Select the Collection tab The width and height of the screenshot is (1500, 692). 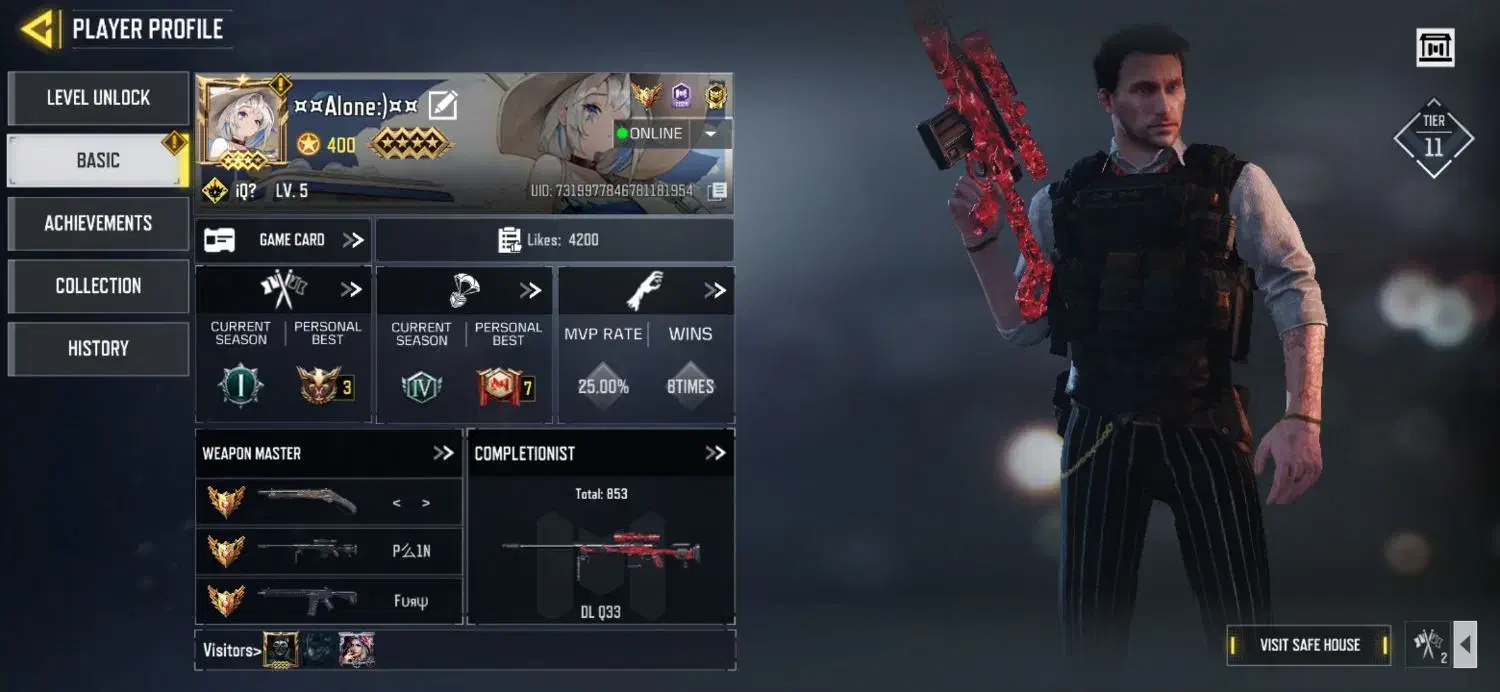(98, 286)
